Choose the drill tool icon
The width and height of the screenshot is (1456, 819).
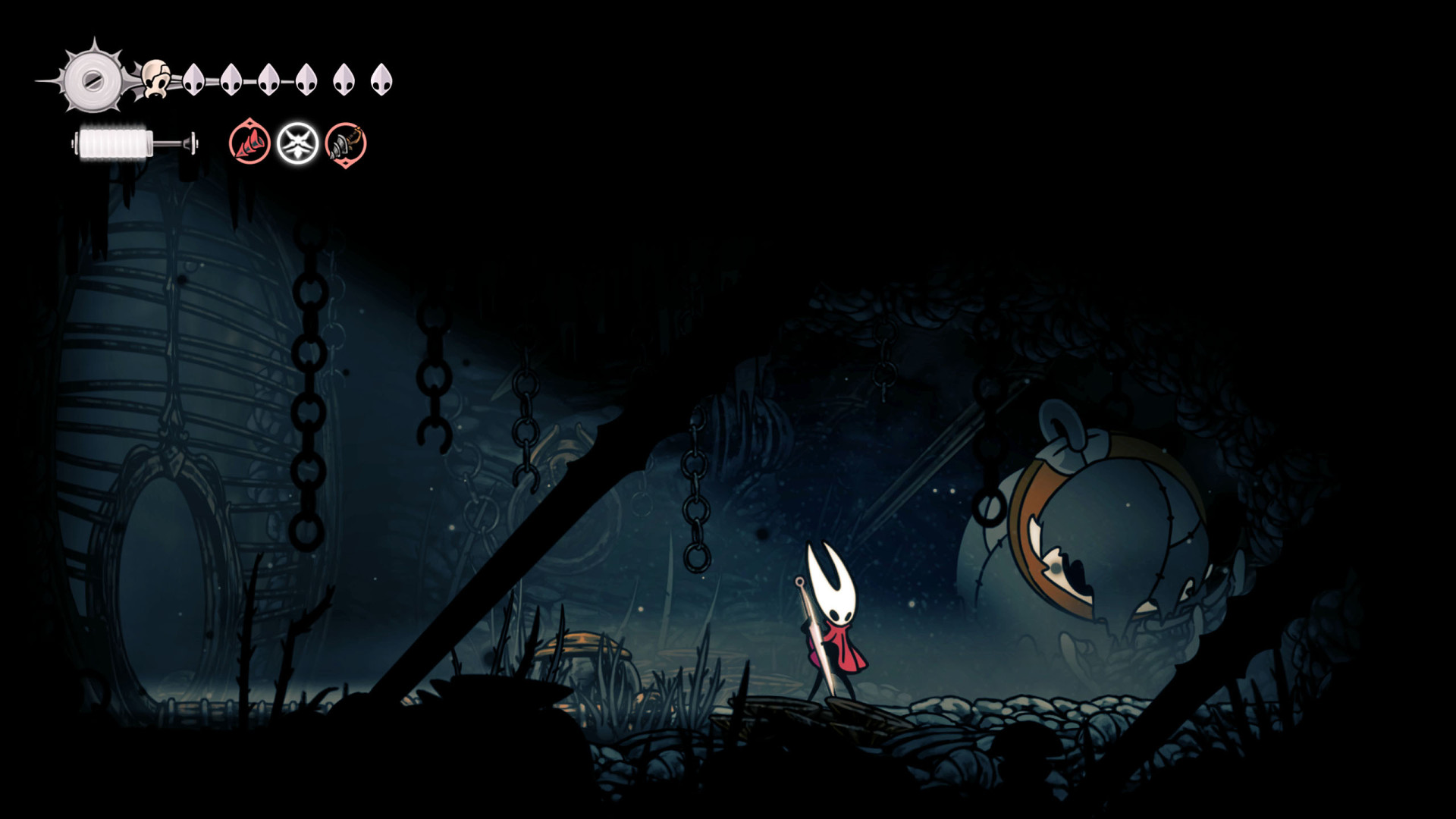346,143
